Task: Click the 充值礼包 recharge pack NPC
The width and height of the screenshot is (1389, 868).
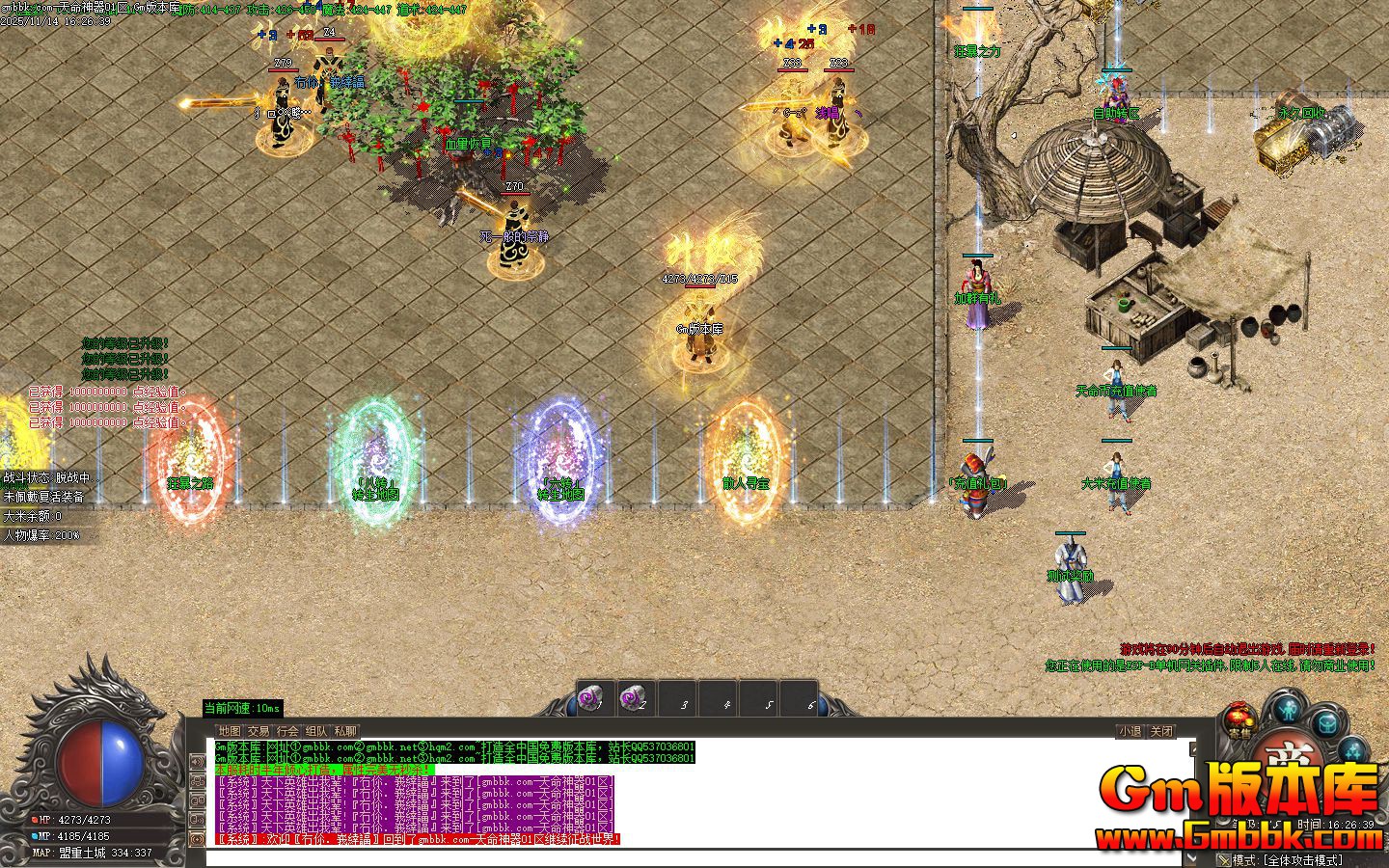Action: point(977,466)
